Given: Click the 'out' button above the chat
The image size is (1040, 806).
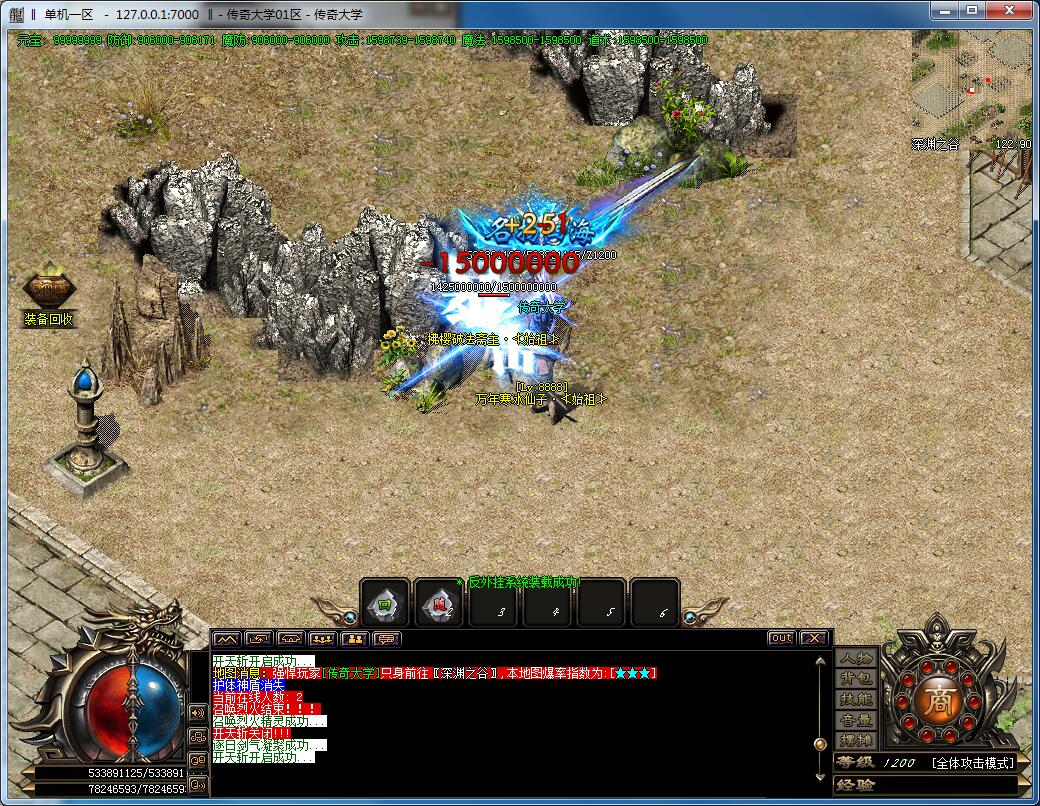Looking at the screenshot, I should 782,638.
